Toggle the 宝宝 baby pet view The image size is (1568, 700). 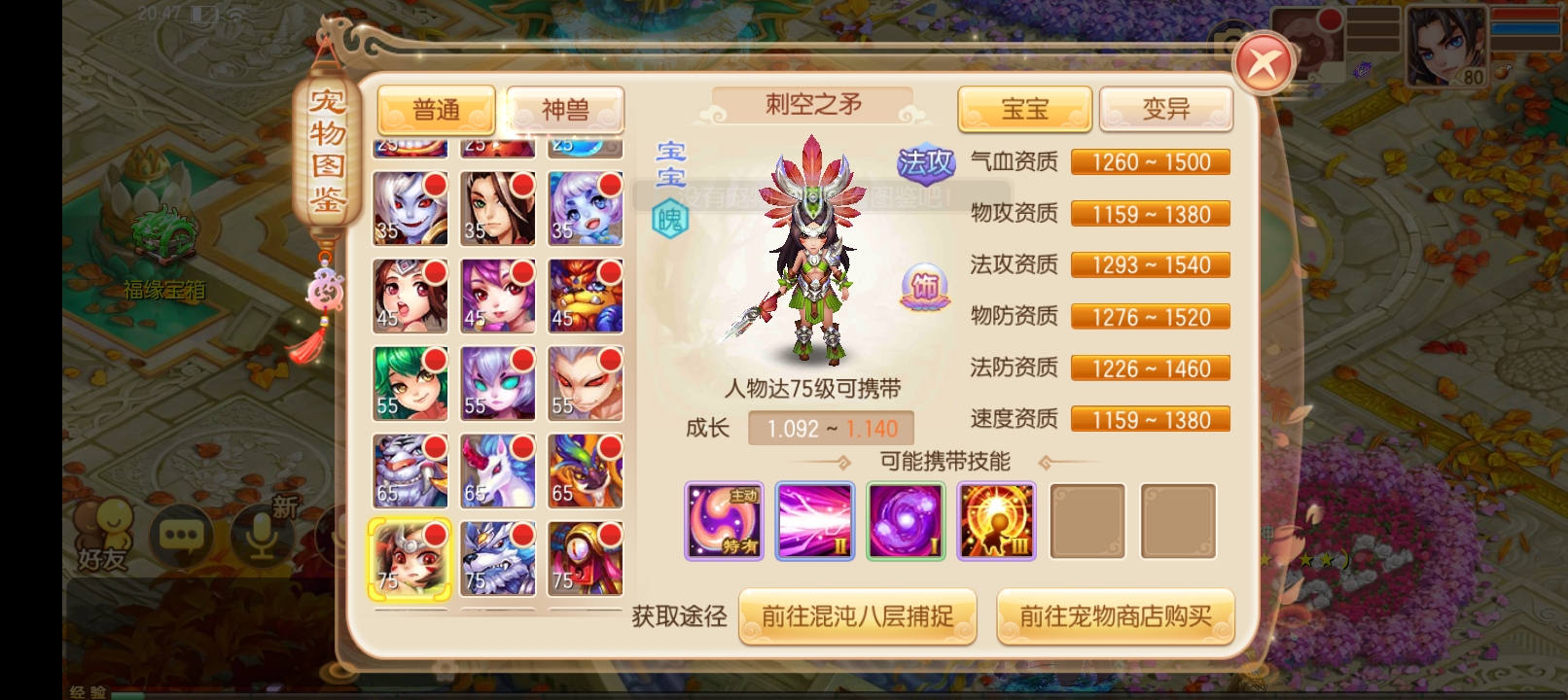[1024, 110]
